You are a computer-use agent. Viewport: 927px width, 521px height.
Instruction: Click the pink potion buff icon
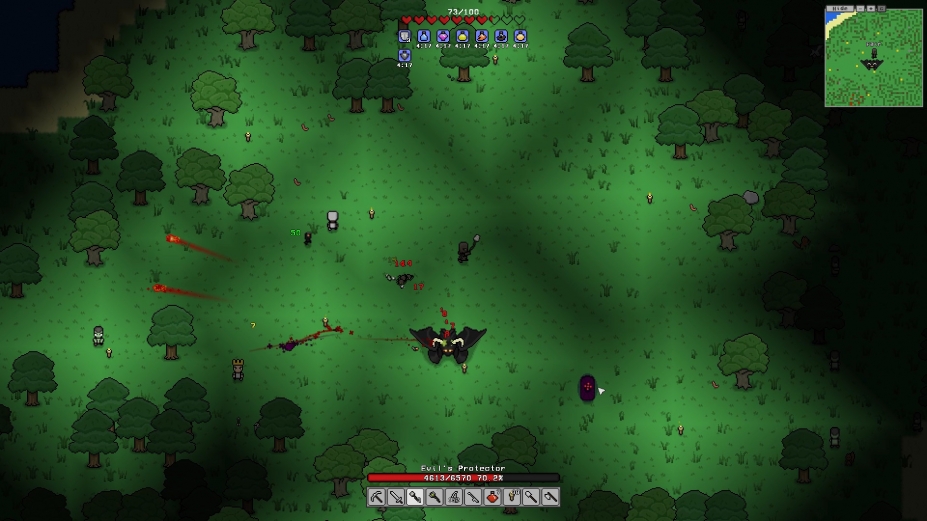click(443, 36)
